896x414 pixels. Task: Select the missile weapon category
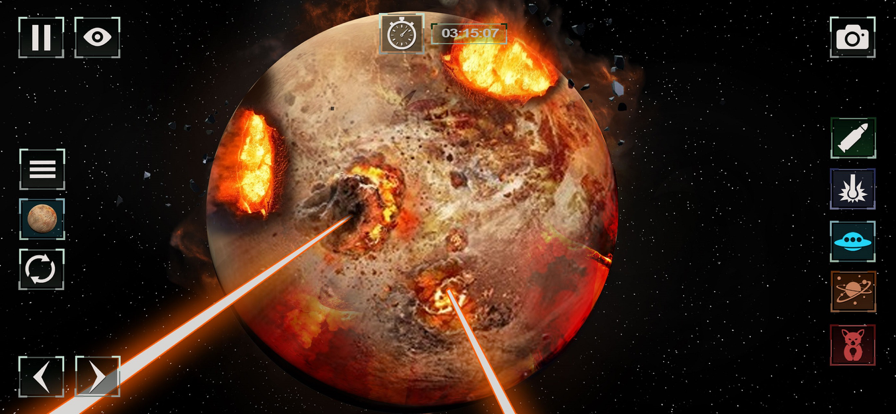tap(852, 138)
